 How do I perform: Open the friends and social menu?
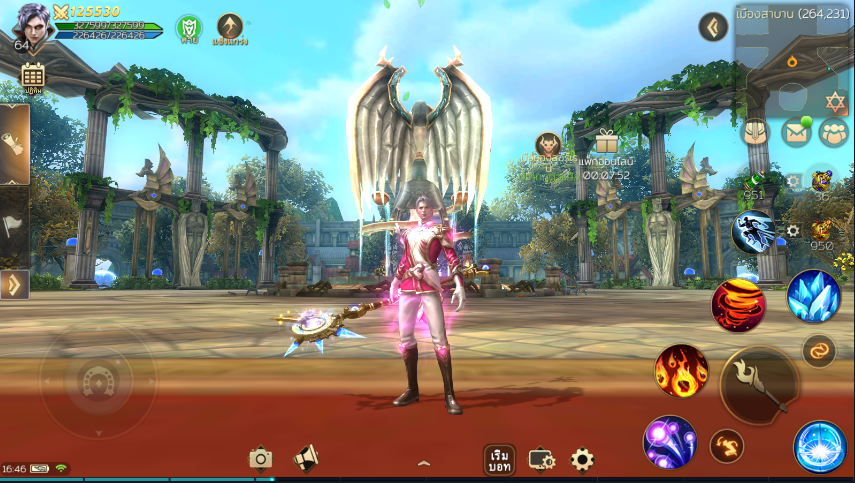click(x=833, y=131)
